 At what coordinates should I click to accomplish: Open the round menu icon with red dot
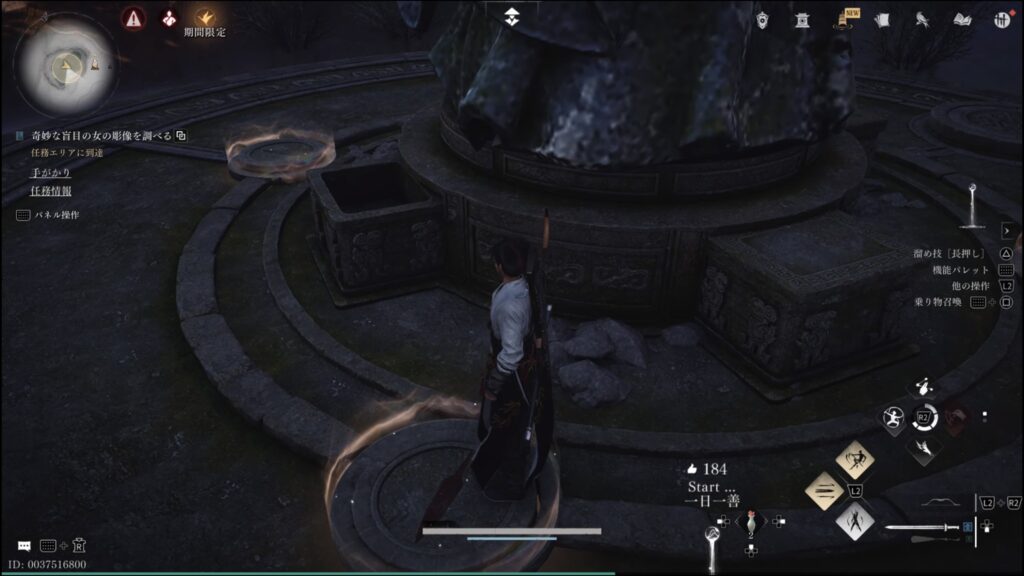pos(1001,19)
